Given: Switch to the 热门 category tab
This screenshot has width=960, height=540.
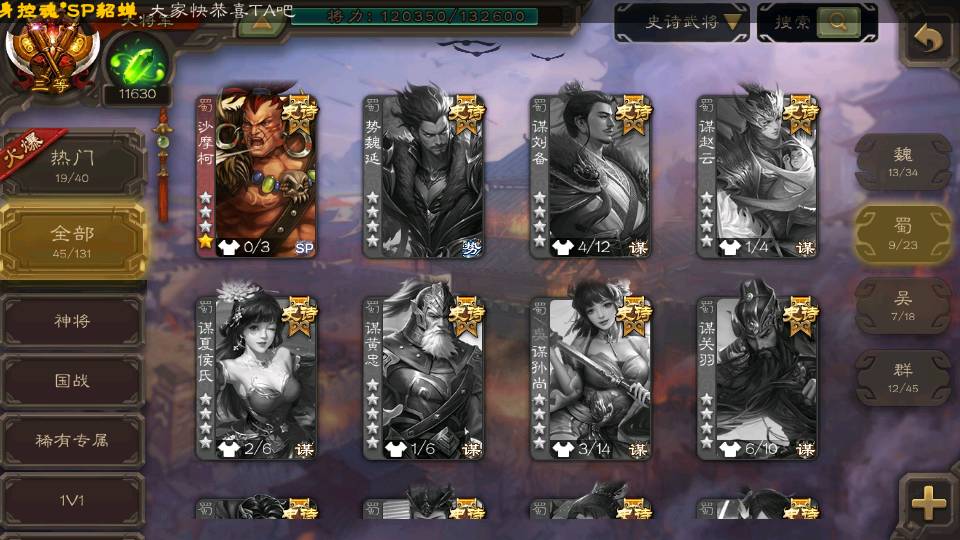Looking at the screenshot, I should click(71, 164).
